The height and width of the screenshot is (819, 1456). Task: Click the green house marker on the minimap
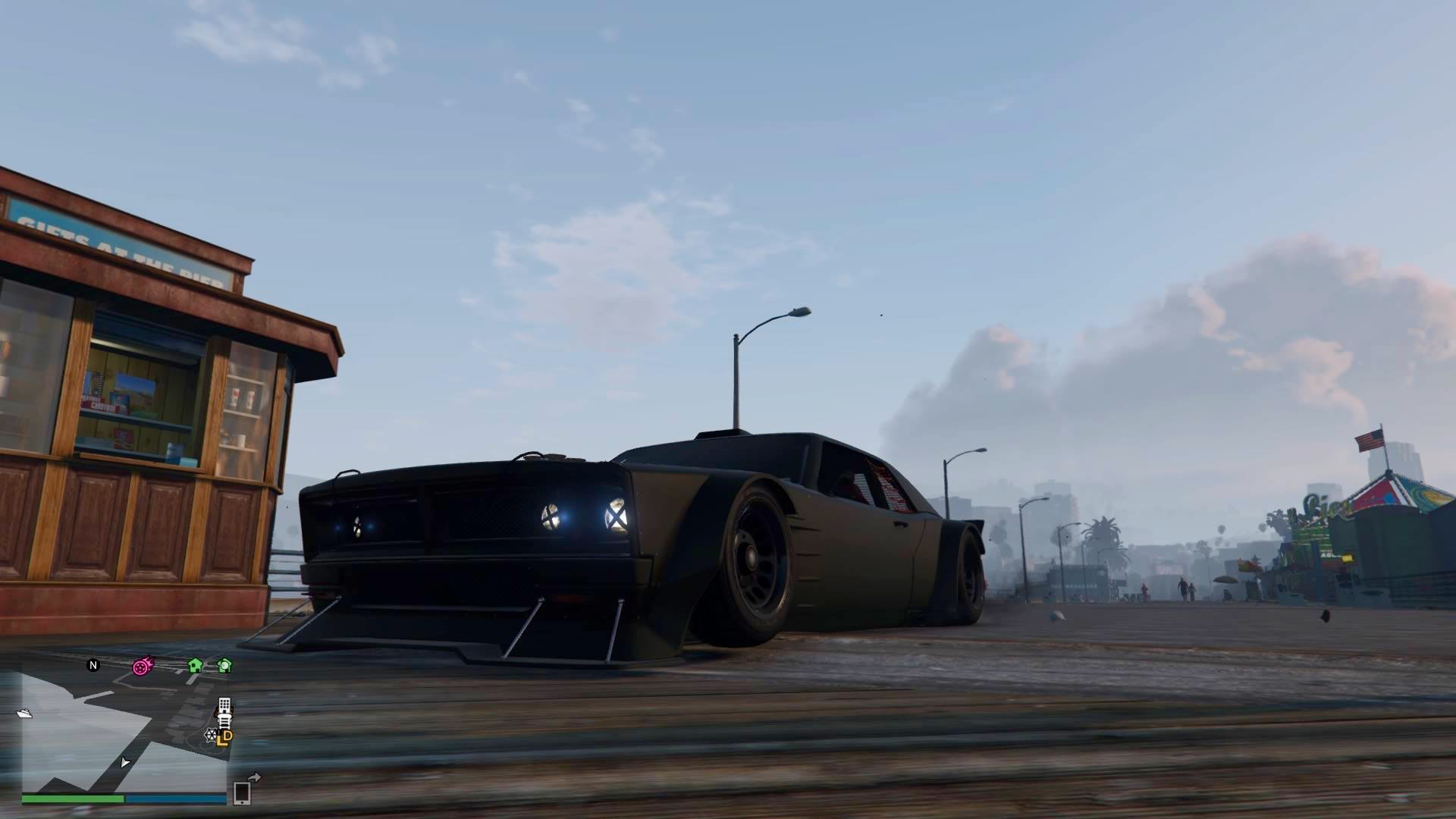click(x=195, y=666)
